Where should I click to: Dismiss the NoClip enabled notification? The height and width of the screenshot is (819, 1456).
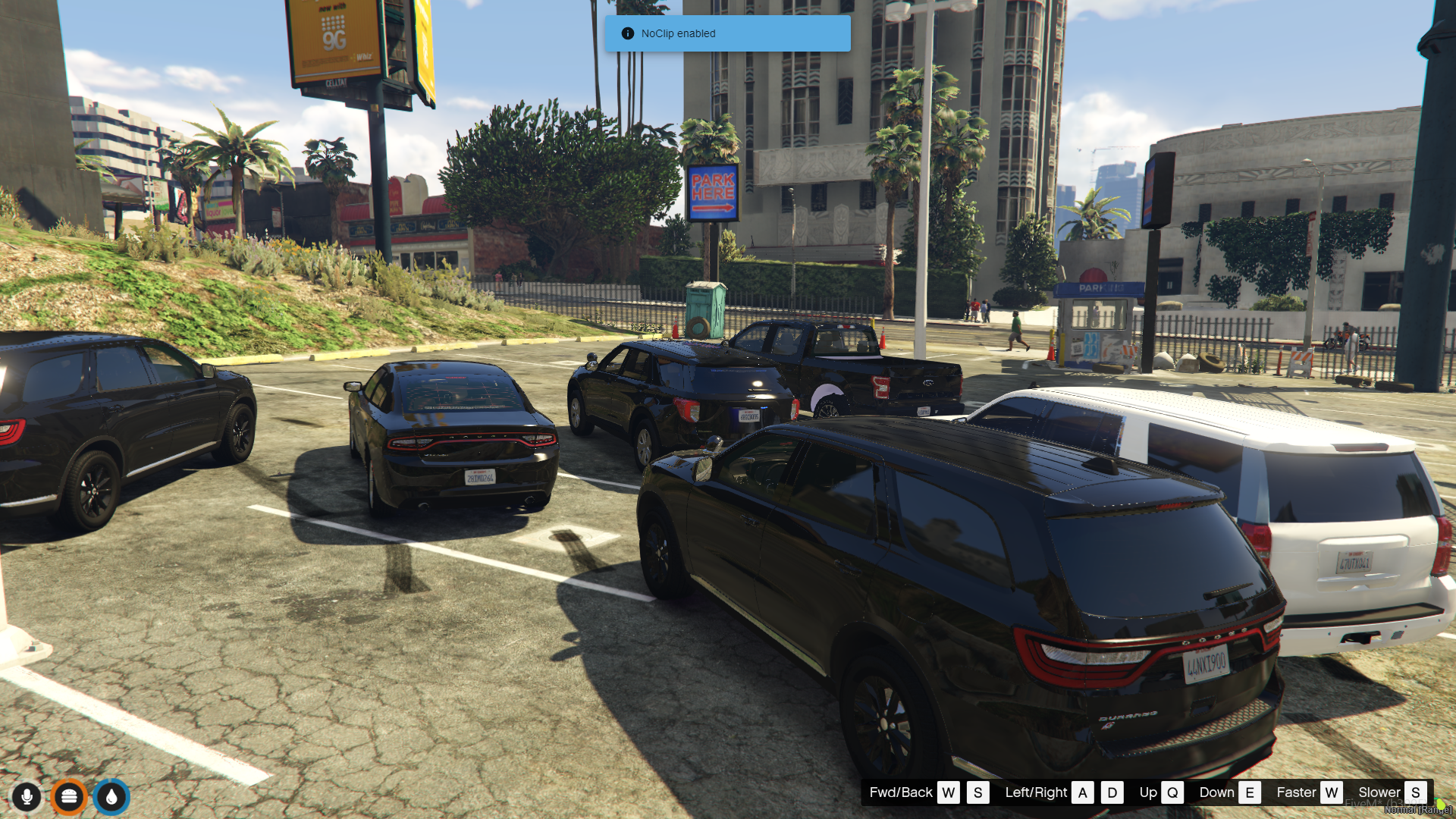(726, 33)
